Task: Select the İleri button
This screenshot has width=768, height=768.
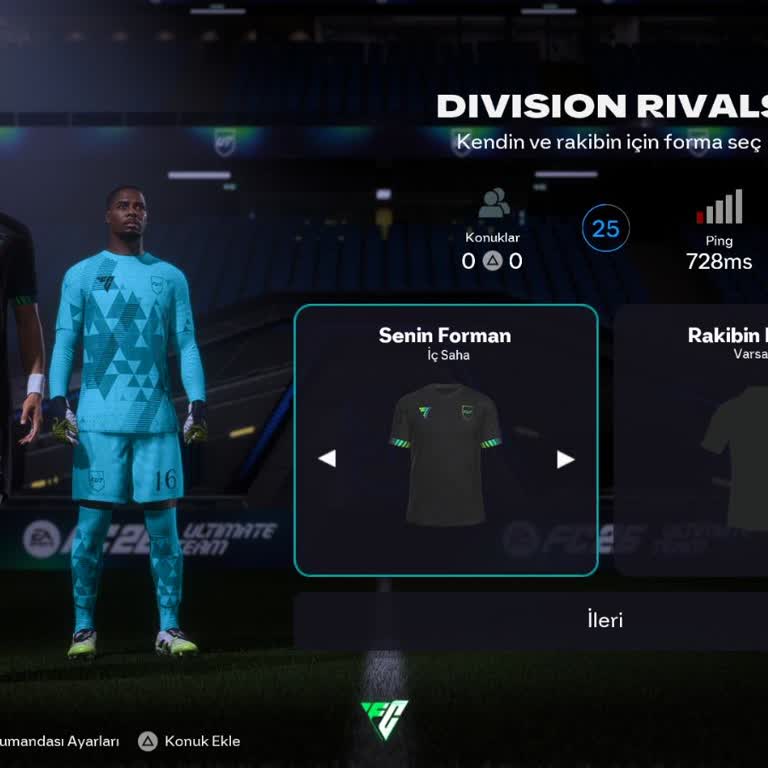Action: pyautogui.click(x=604, y=620)
